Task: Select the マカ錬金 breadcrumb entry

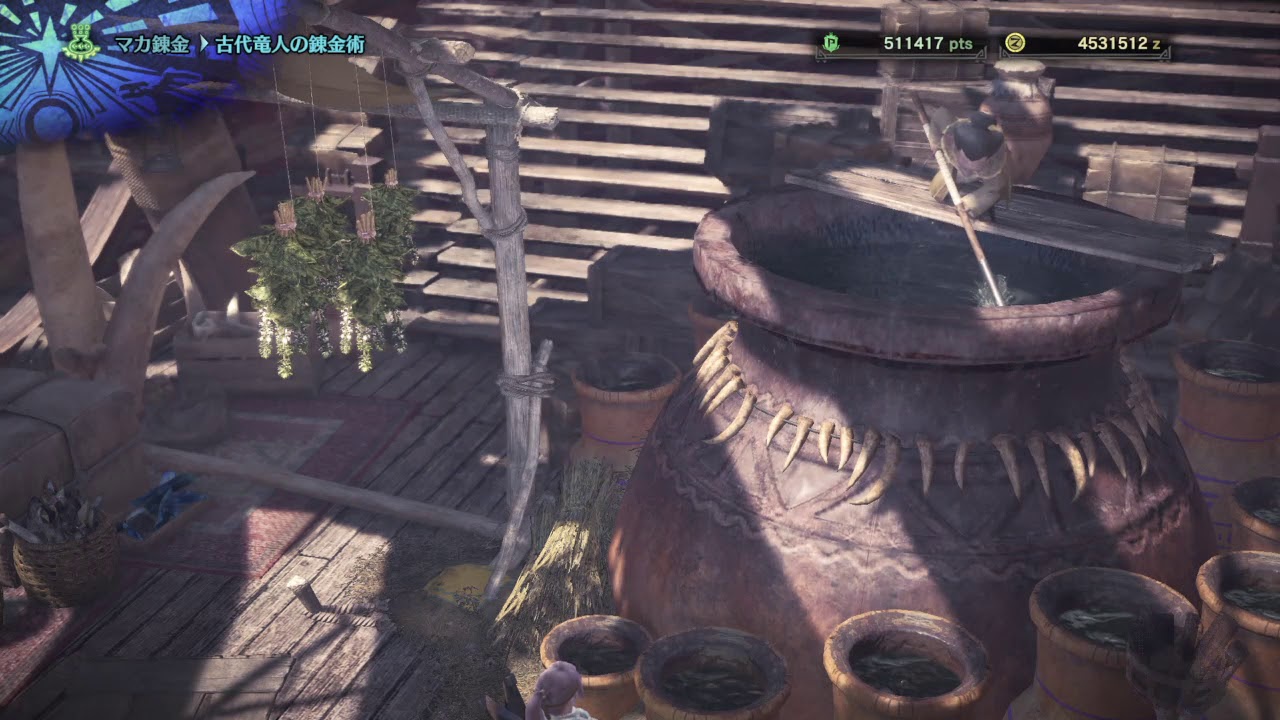Action: tap(149, 44)
